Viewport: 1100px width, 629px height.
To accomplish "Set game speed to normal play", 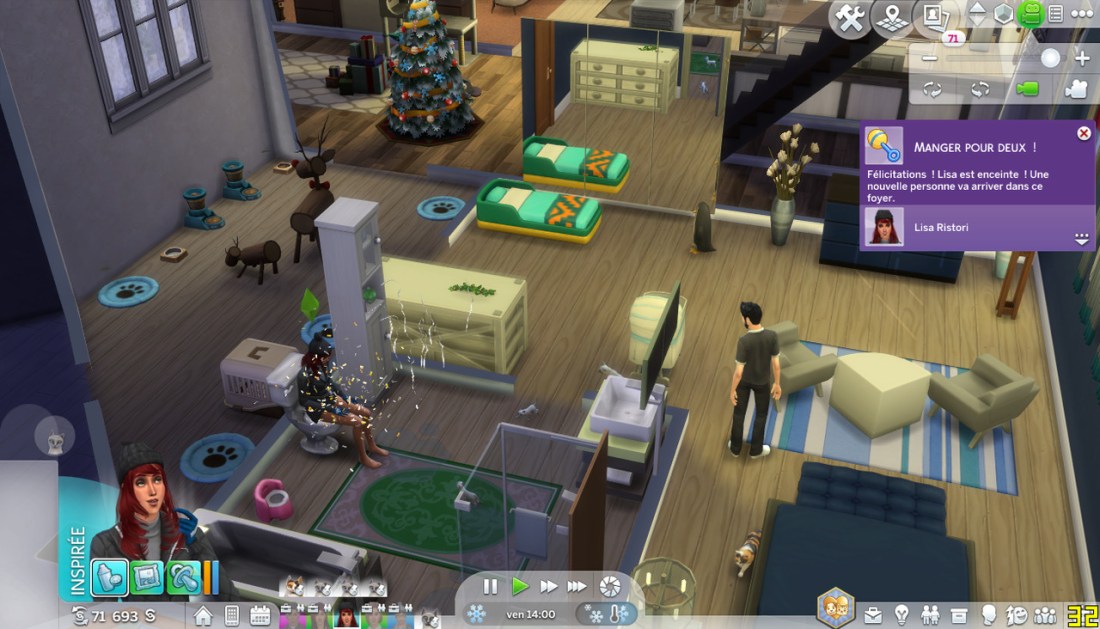I will point(520,587).
